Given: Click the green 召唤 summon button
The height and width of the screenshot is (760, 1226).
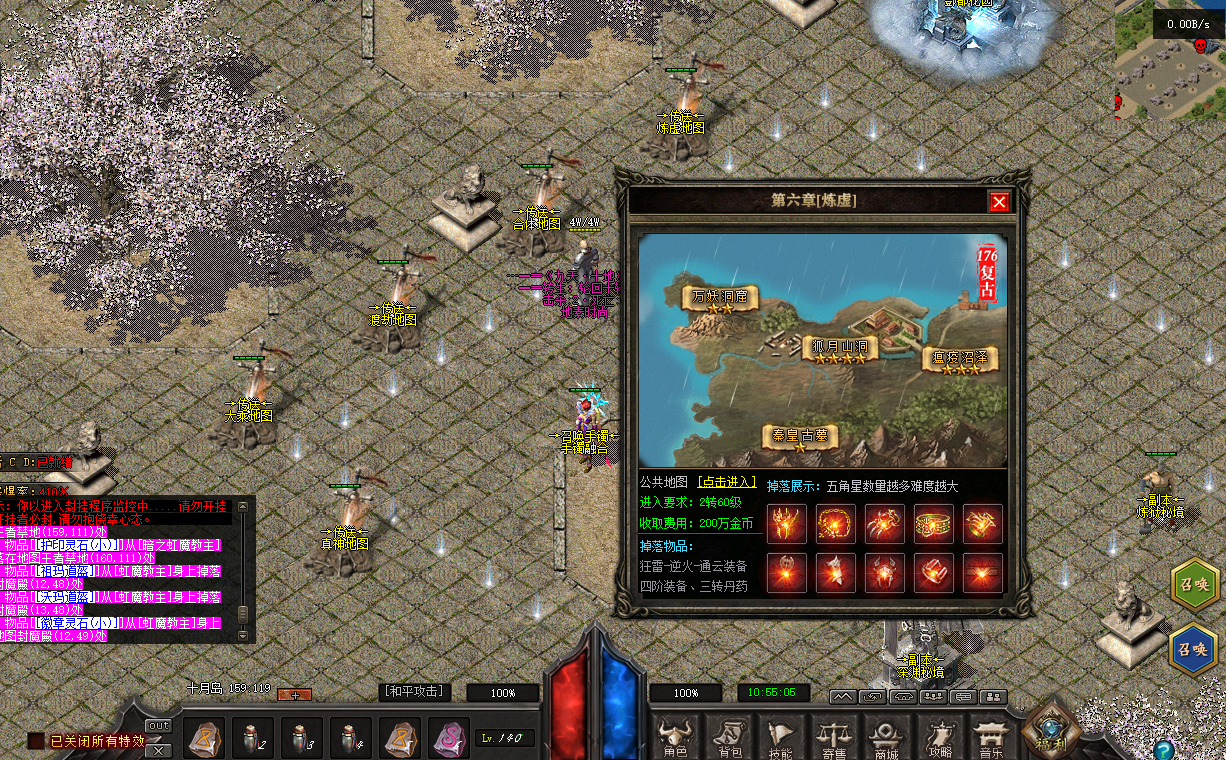Looking at the screenshot, I should [x=1194, y=586].
